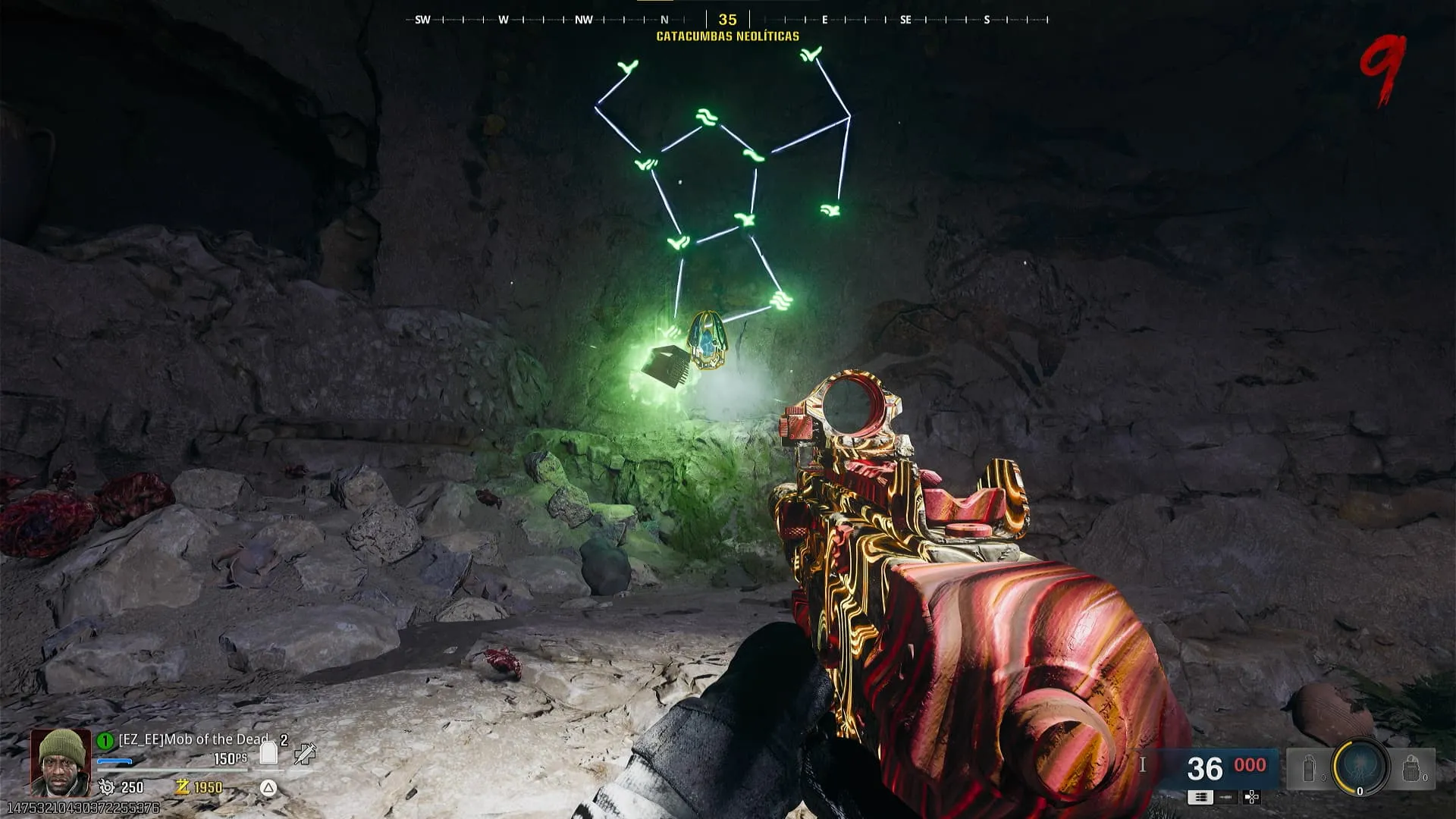Select the player portrait with green beanie
The image size is (1456, 819).
[x=61, y=762]
